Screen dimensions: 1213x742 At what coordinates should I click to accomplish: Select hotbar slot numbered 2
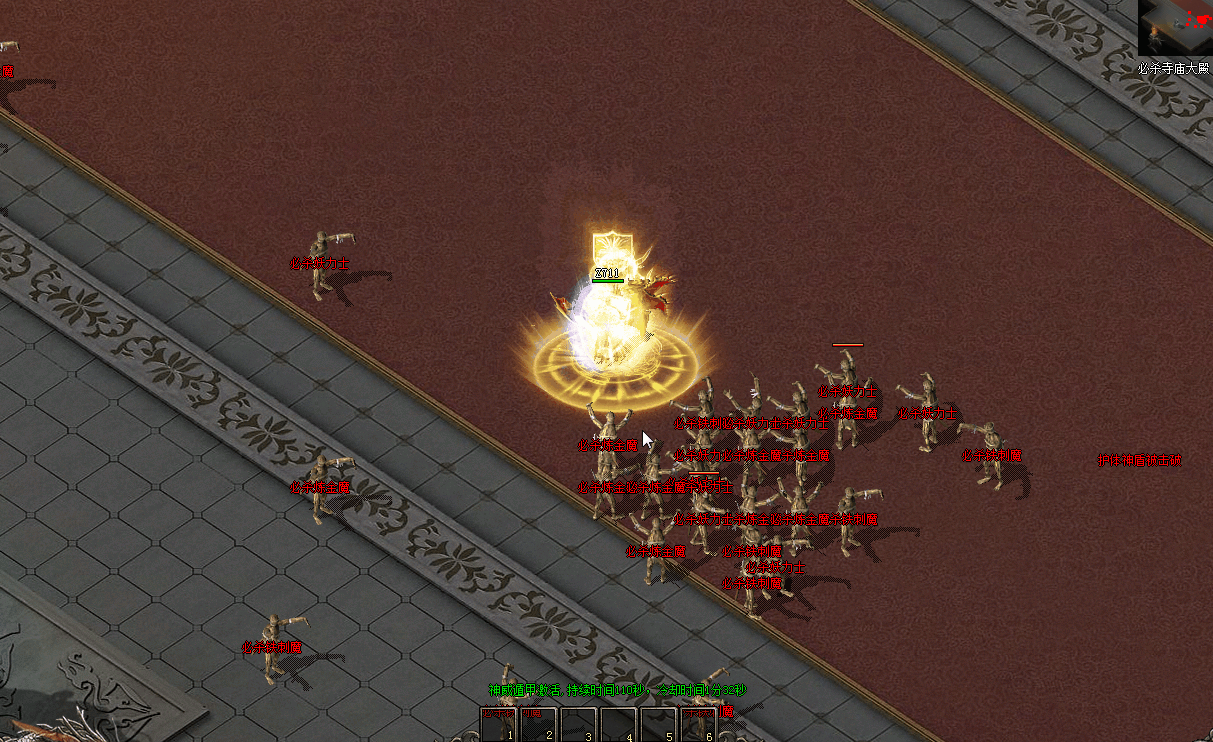pyautogui.click(x=538, y=725)
